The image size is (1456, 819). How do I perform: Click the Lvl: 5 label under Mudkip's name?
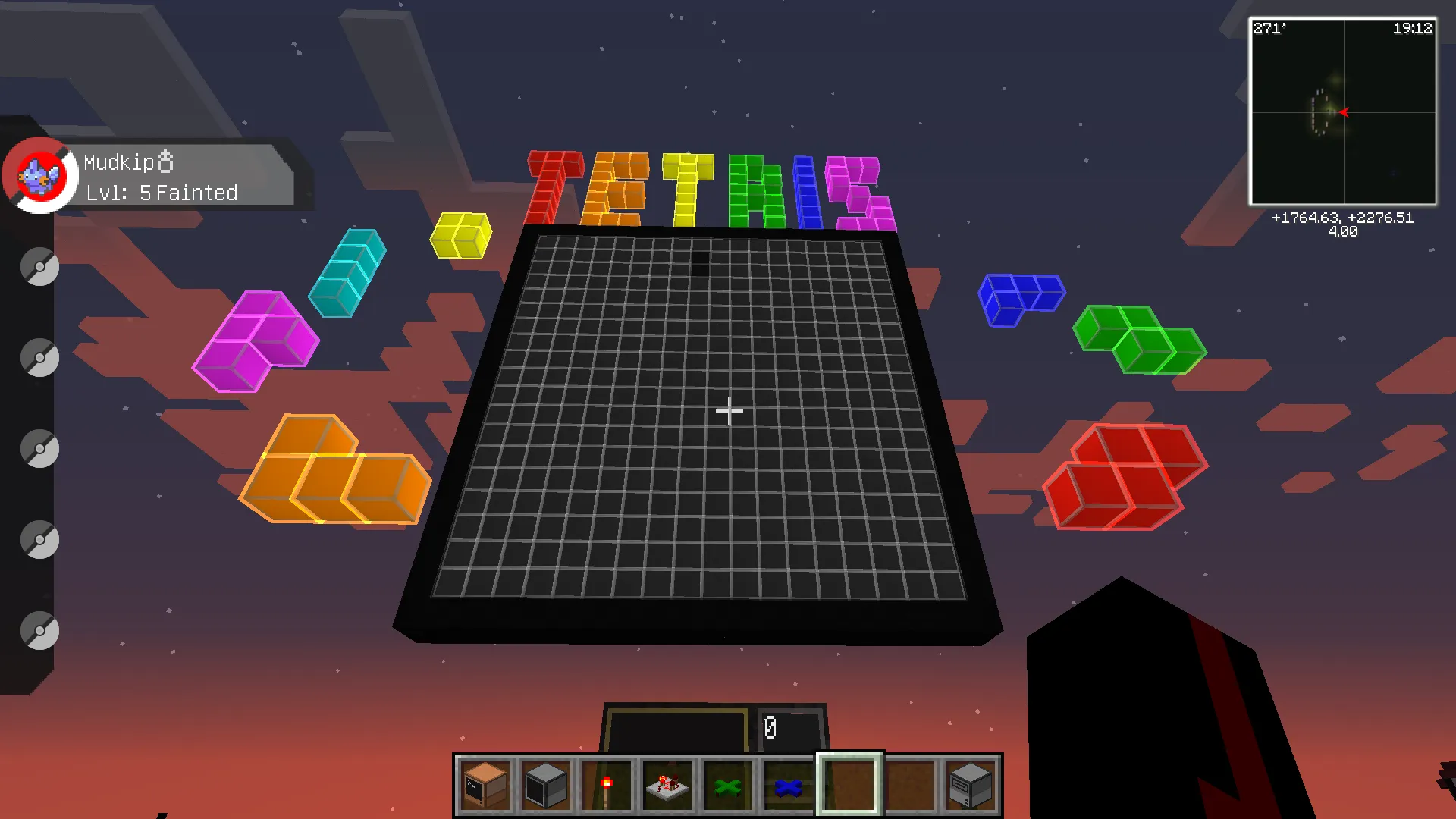pyautogui.click(x=121, y=193)
